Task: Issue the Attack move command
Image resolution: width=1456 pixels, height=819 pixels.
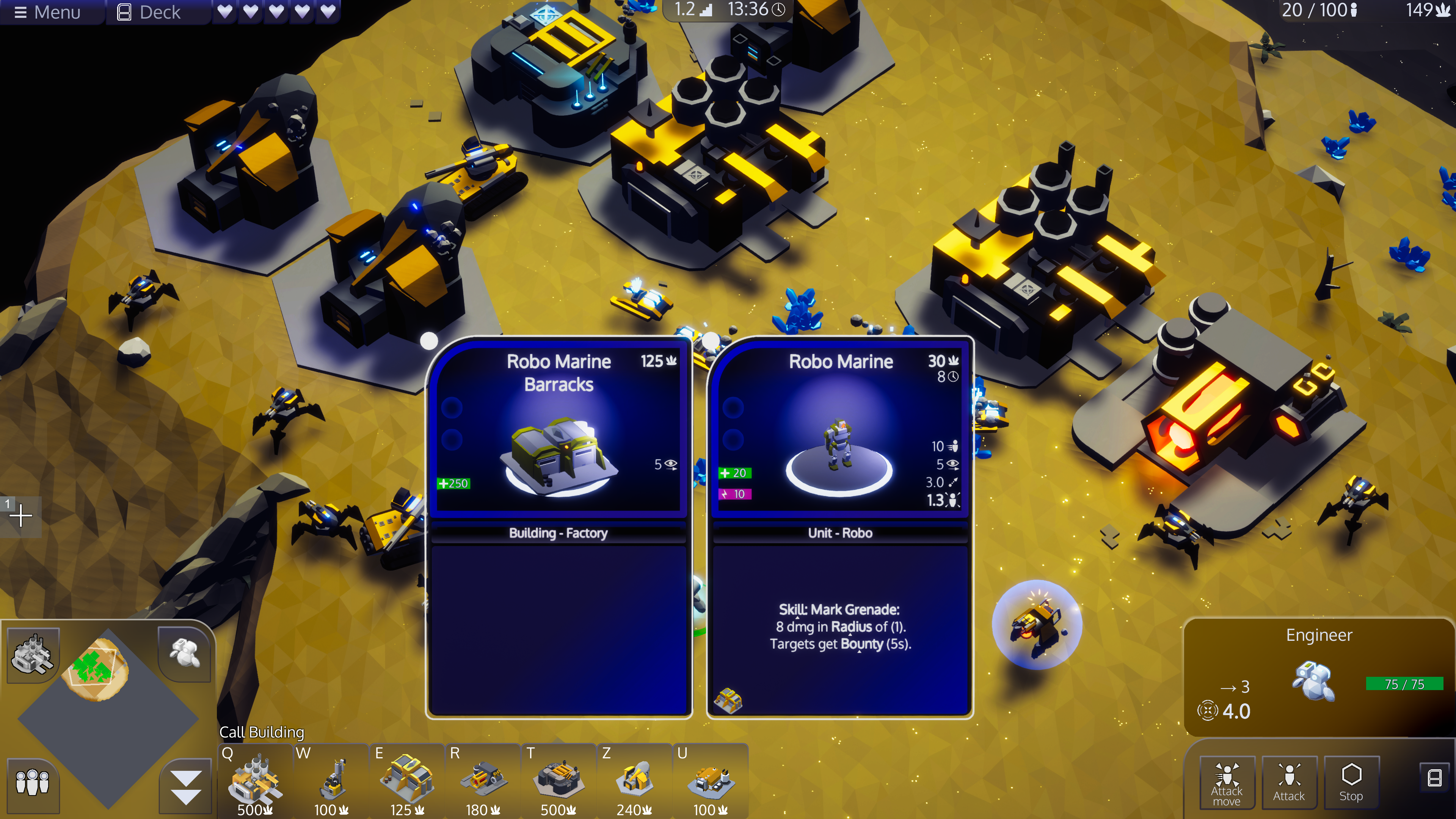Action: (x=1227, y=783)
